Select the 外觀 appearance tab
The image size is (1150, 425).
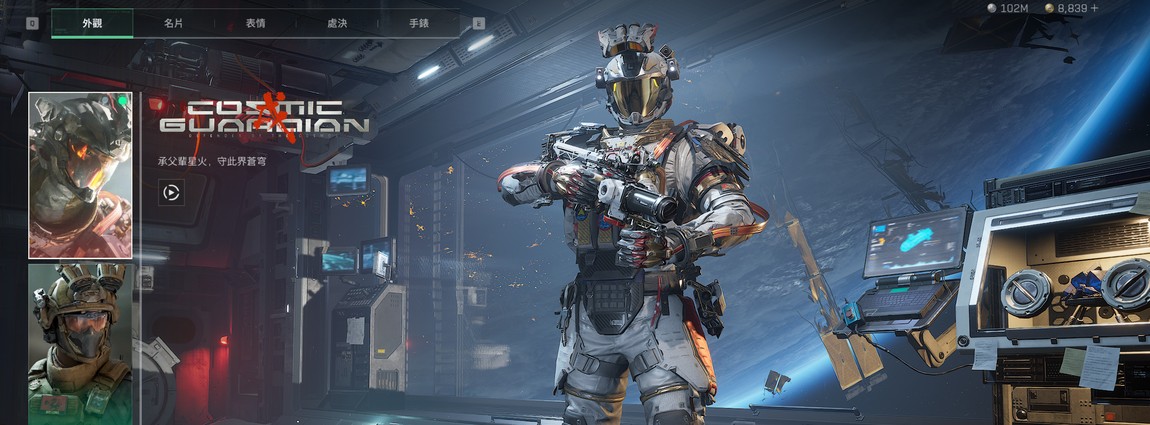click(x=92, y=22)
